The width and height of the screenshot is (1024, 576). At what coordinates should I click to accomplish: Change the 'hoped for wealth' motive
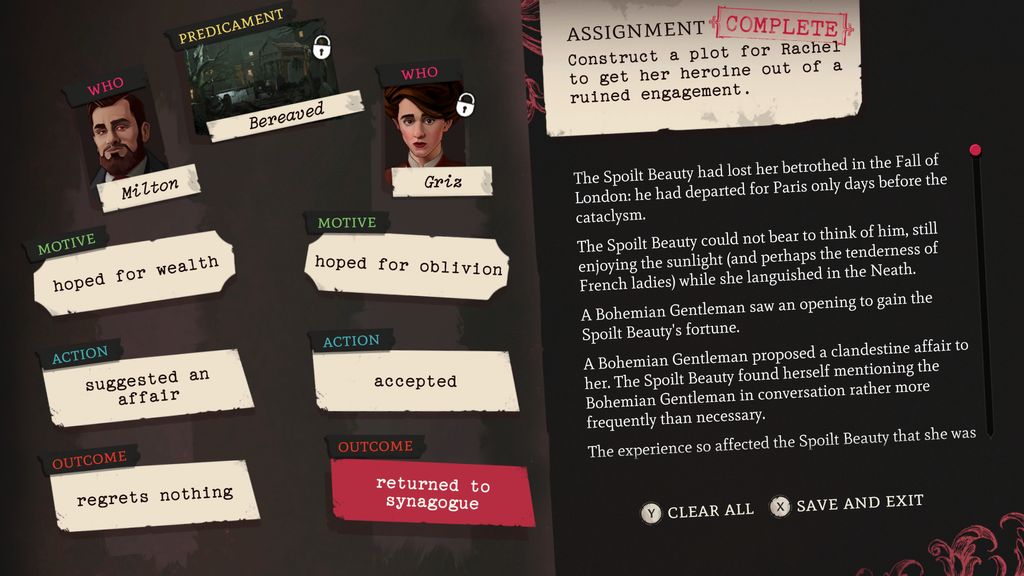[x=135, y=271]
